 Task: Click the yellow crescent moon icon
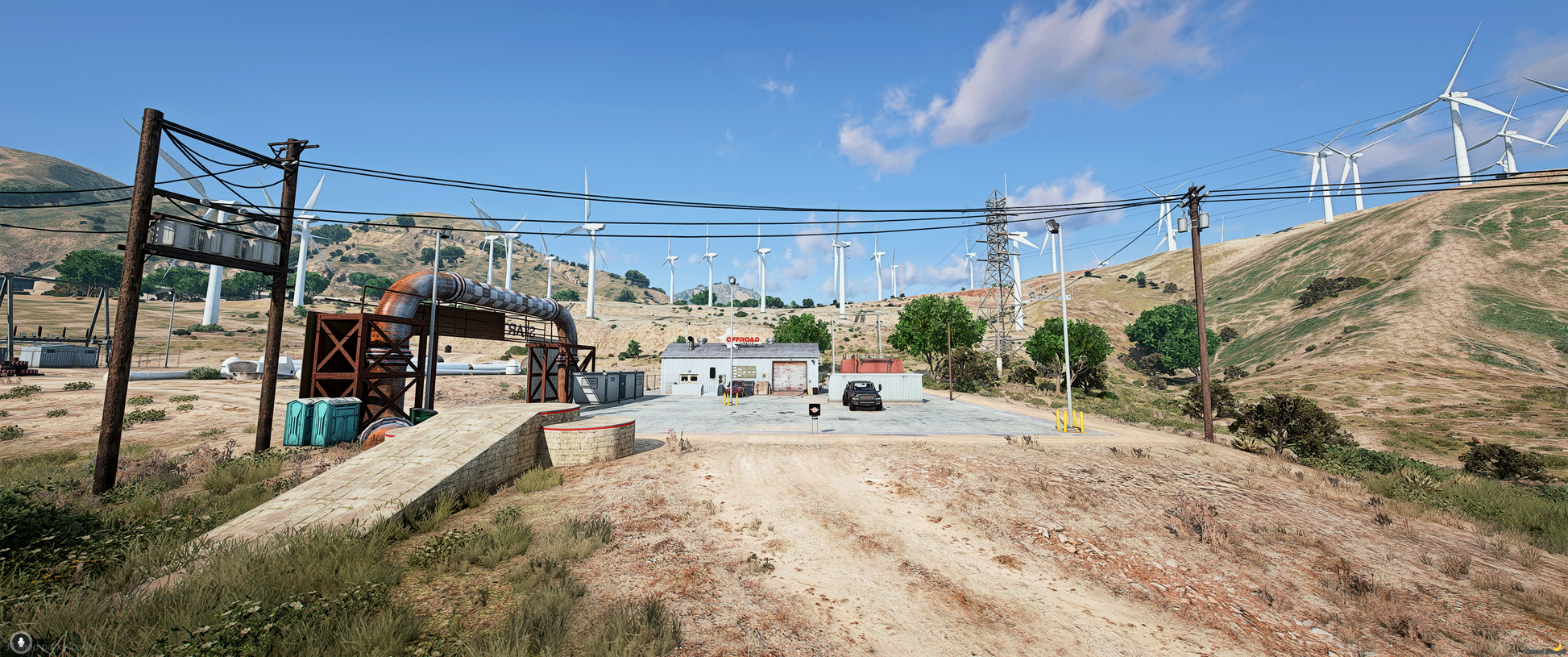(x=1558, y=647)
